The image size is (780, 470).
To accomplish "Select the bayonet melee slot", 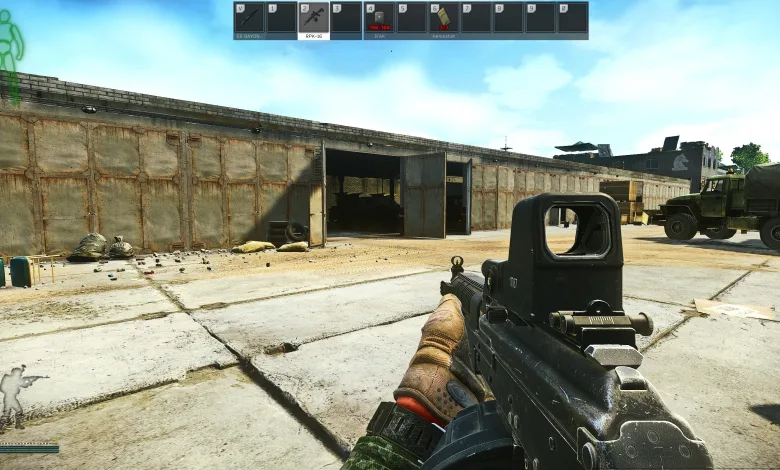I will [249, 18].
